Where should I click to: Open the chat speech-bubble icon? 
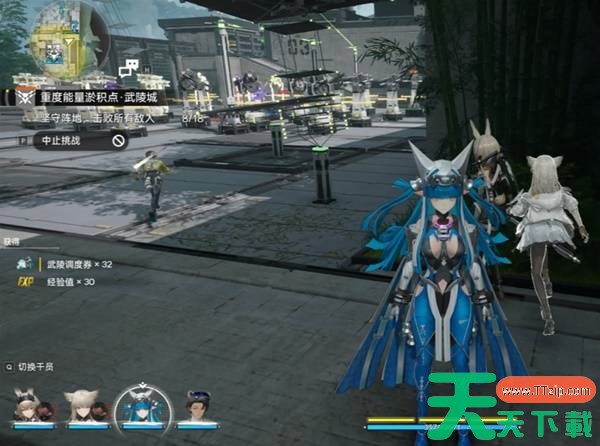(128, 69)
